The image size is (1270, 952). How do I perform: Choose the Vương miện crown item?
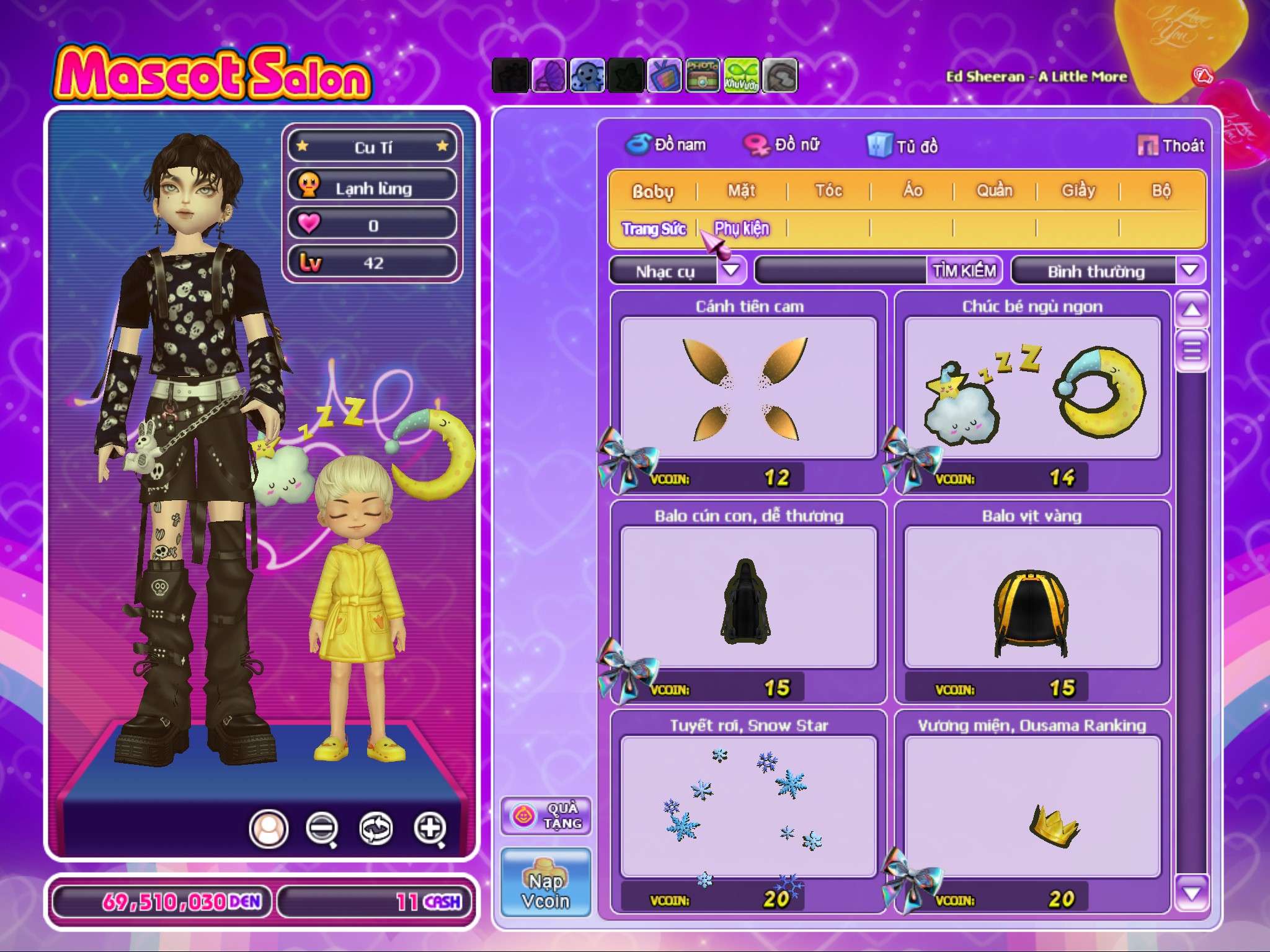click(1032, 807)
